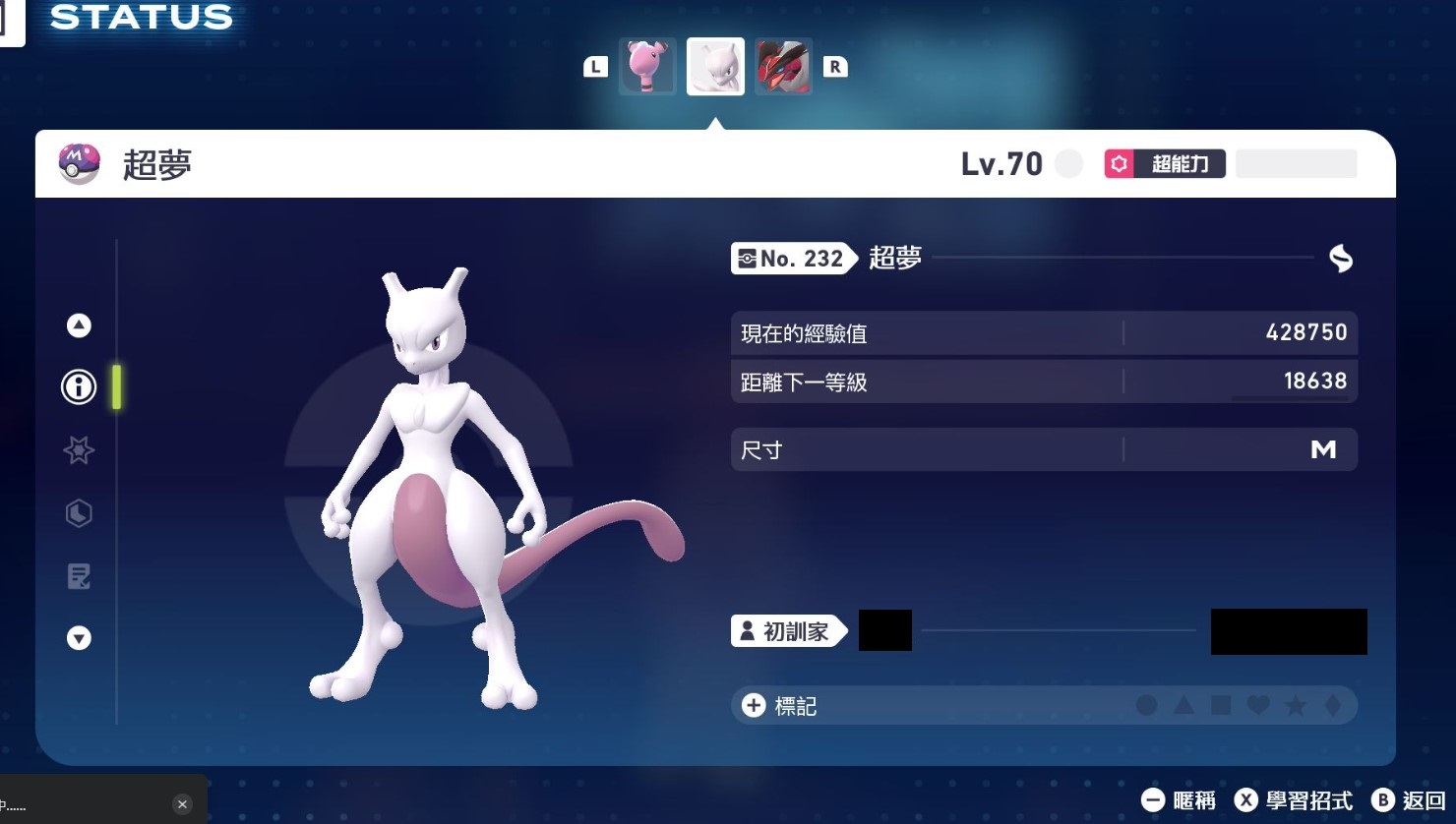
Task: Click the up arrow page selector
Action: pos(79,325)
